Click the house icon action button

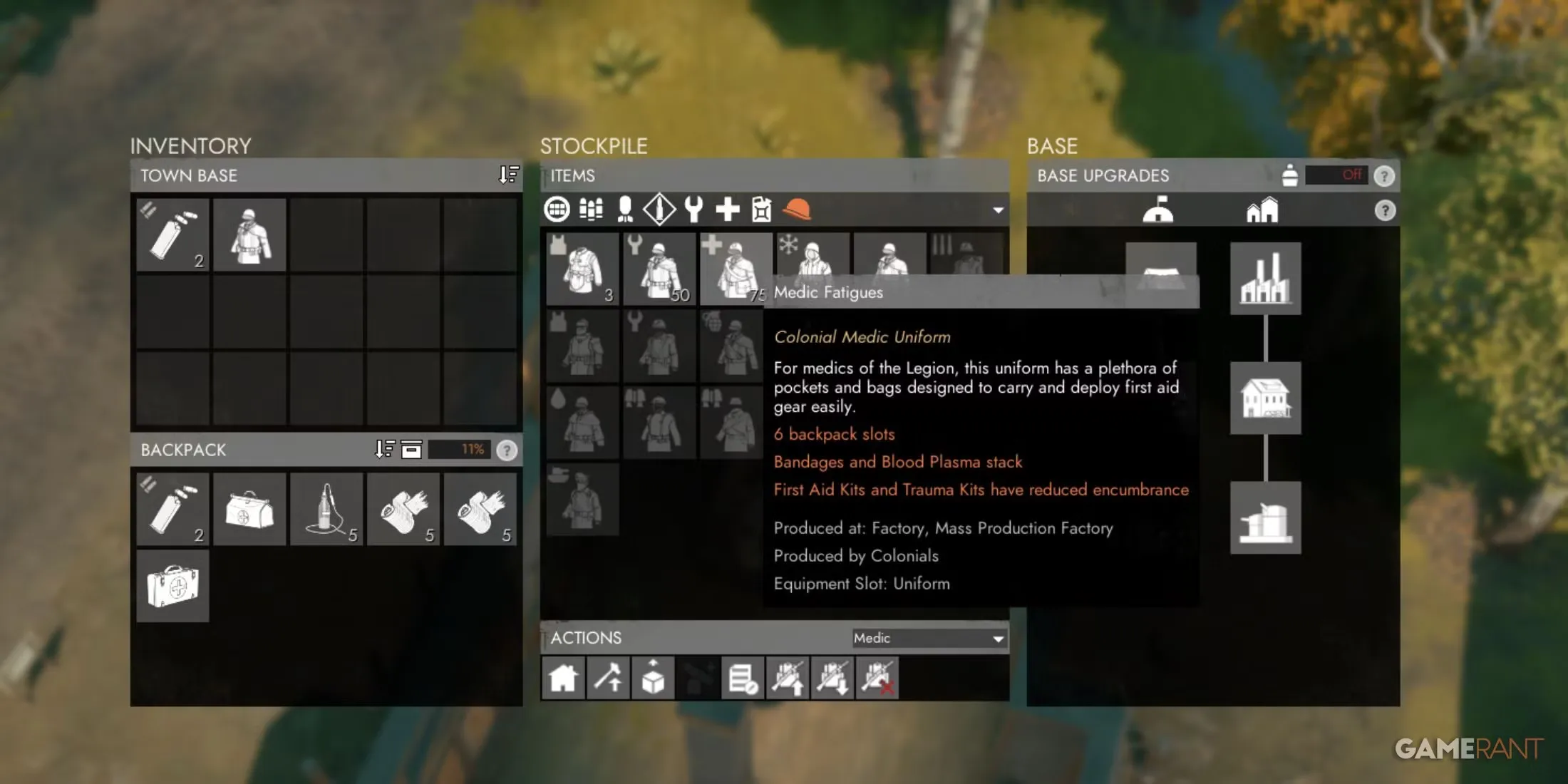[562, 677]
